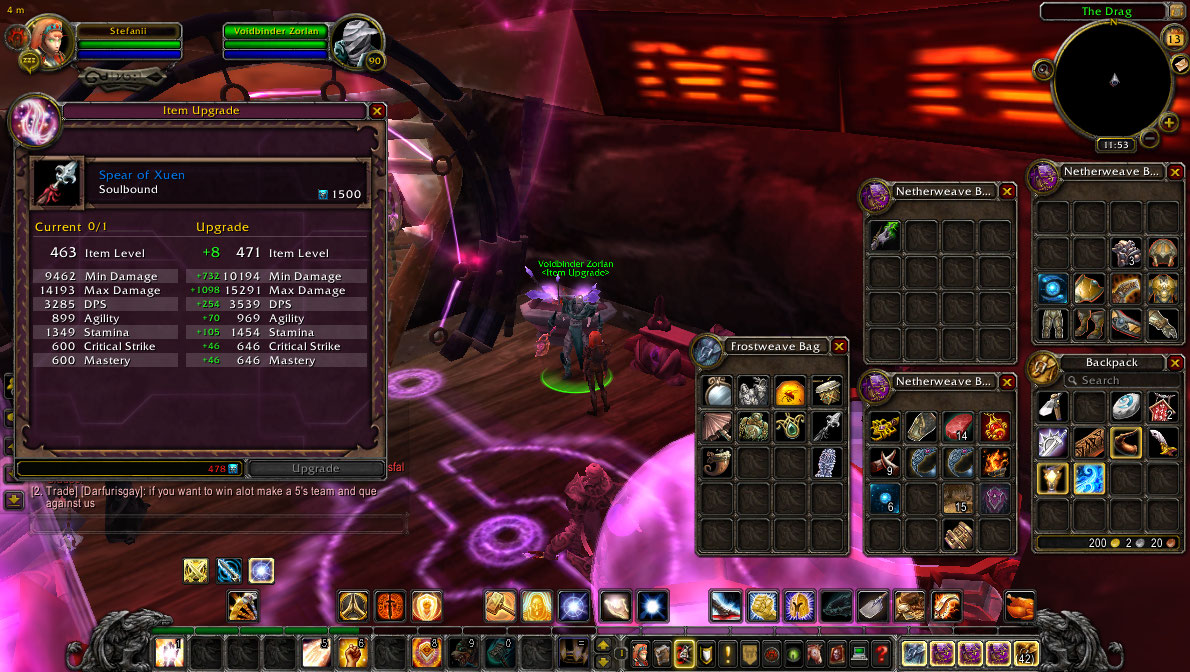Image resolution: width=1190 pixels, height=672 pixels.
Task: Zoom out on the minimap
Action: coord(1150,139)
